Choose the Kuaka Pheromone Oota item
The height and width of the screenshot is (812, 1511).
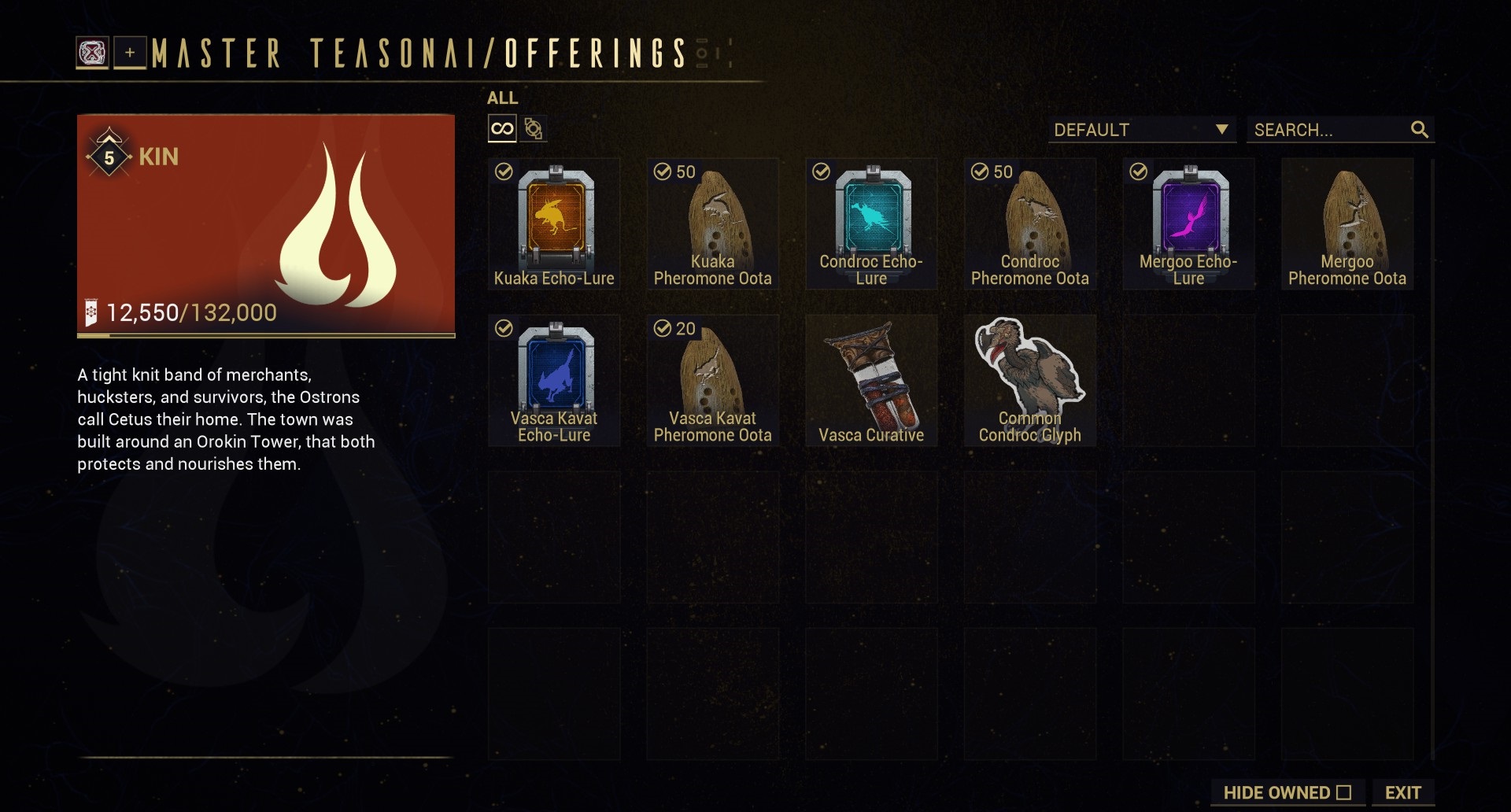point(712,224)
